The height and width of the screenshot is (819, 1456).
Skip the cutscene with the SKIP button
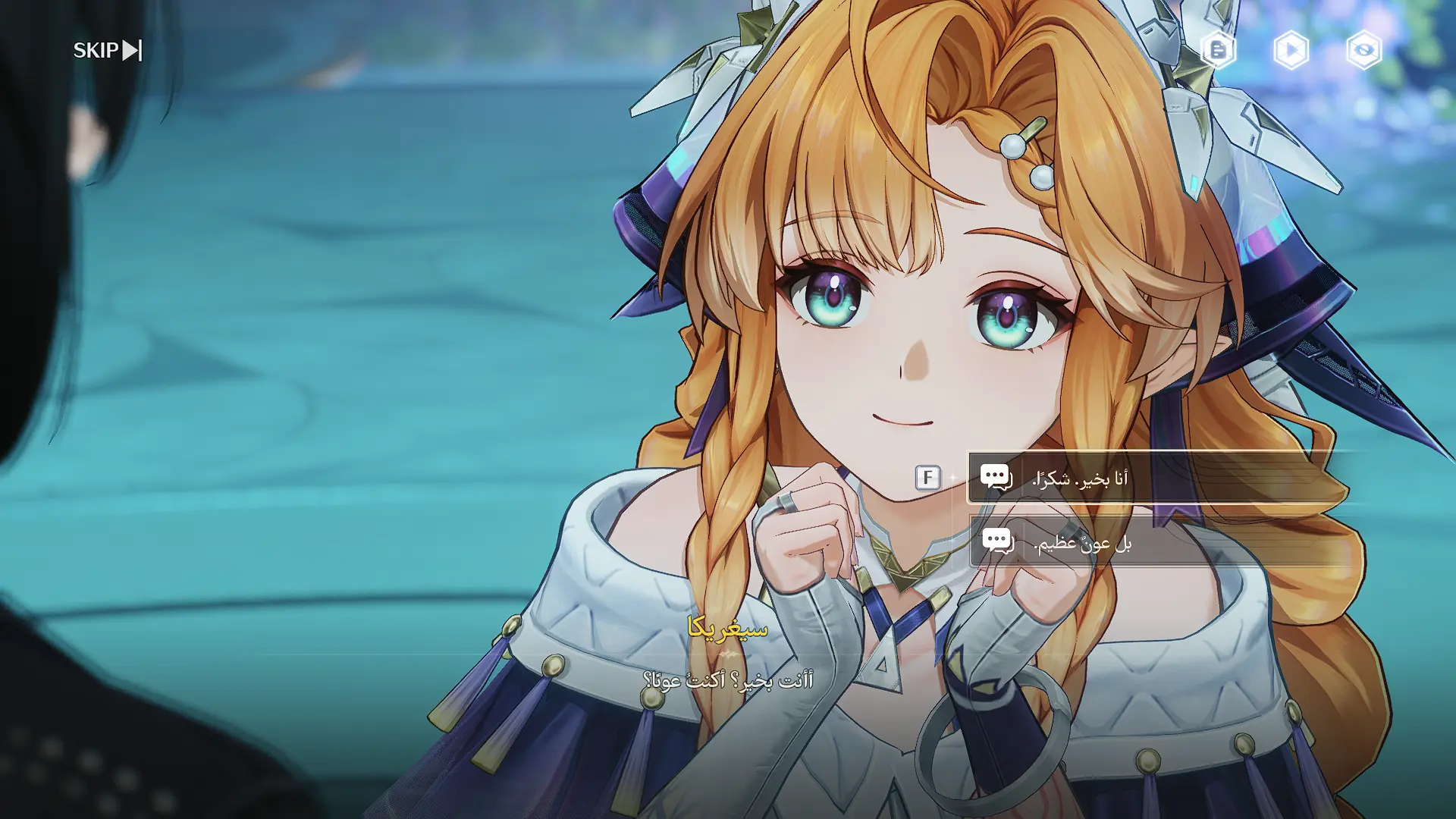click(x=107, y=50)
